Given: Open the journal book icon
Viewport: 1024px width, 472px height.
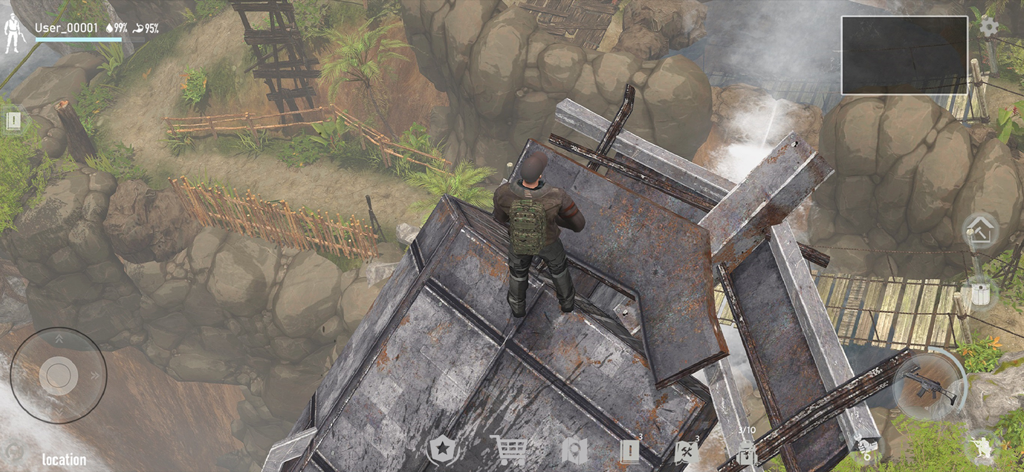Looking at the screenshot, I should coord(629,451).
